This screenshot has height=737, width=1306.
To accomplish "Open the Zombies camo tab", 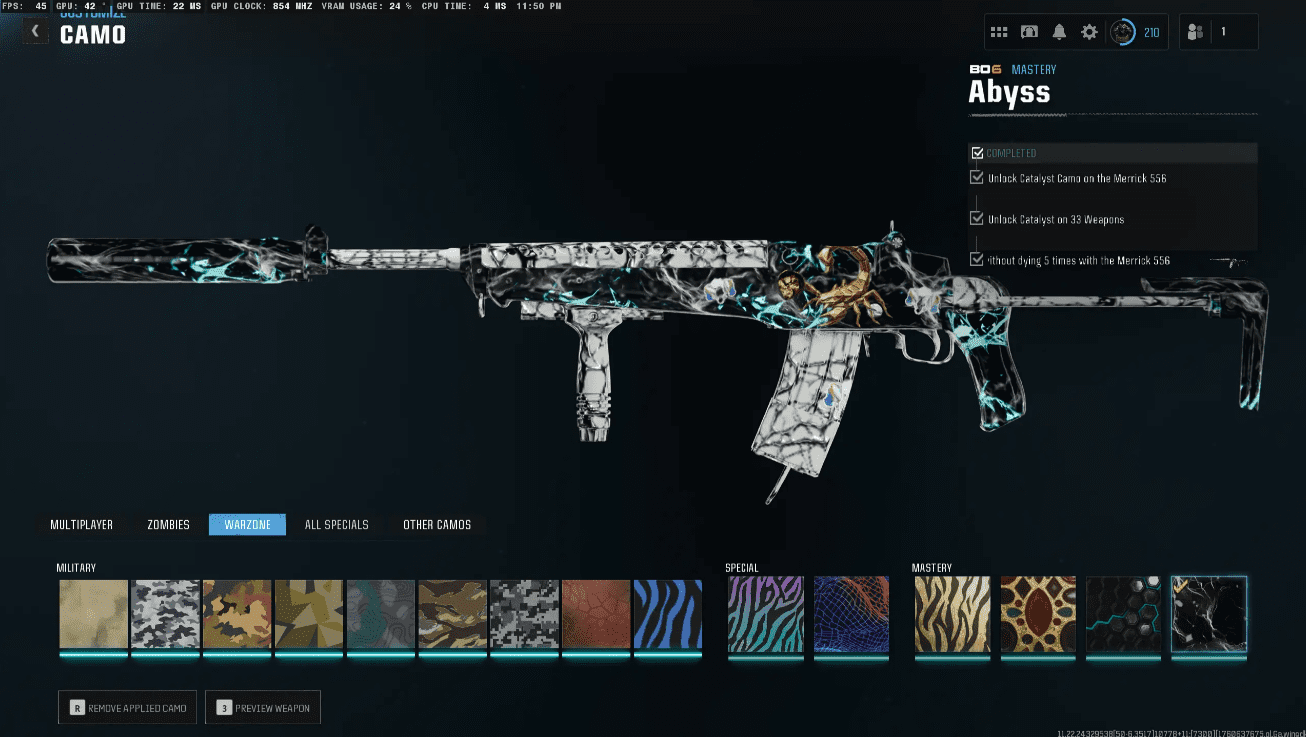I will coord(168,525).
